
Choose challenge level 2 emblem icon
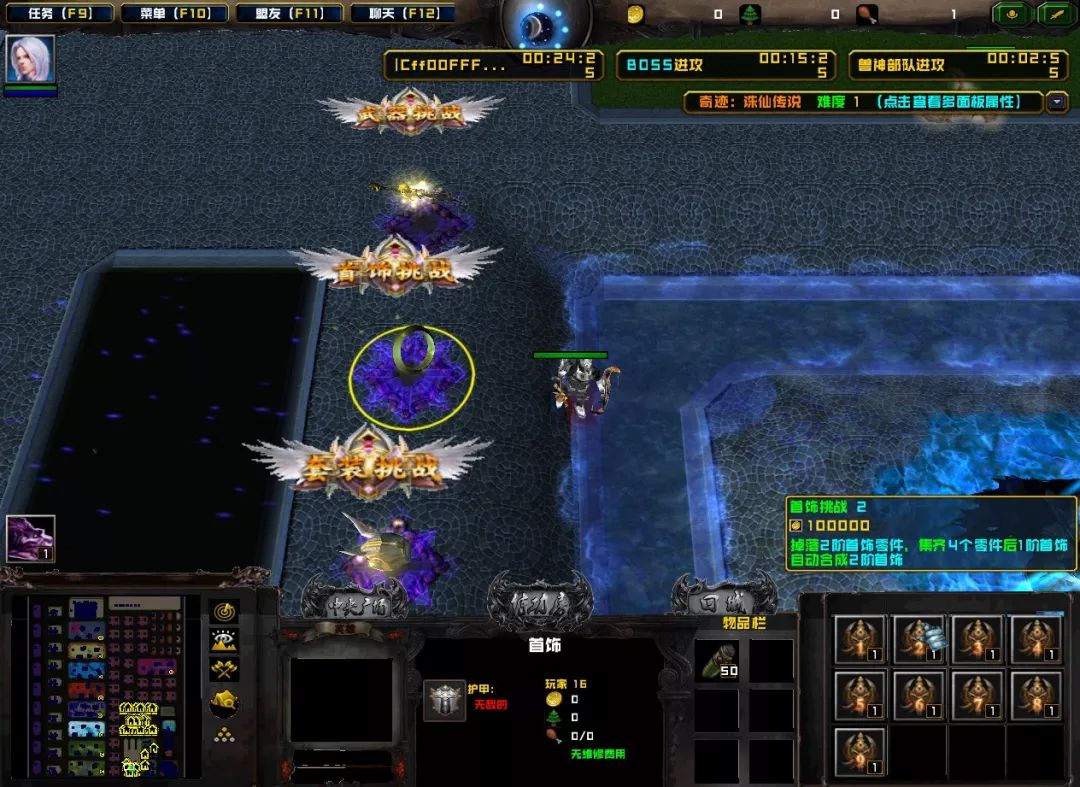(x=918, y=639)
